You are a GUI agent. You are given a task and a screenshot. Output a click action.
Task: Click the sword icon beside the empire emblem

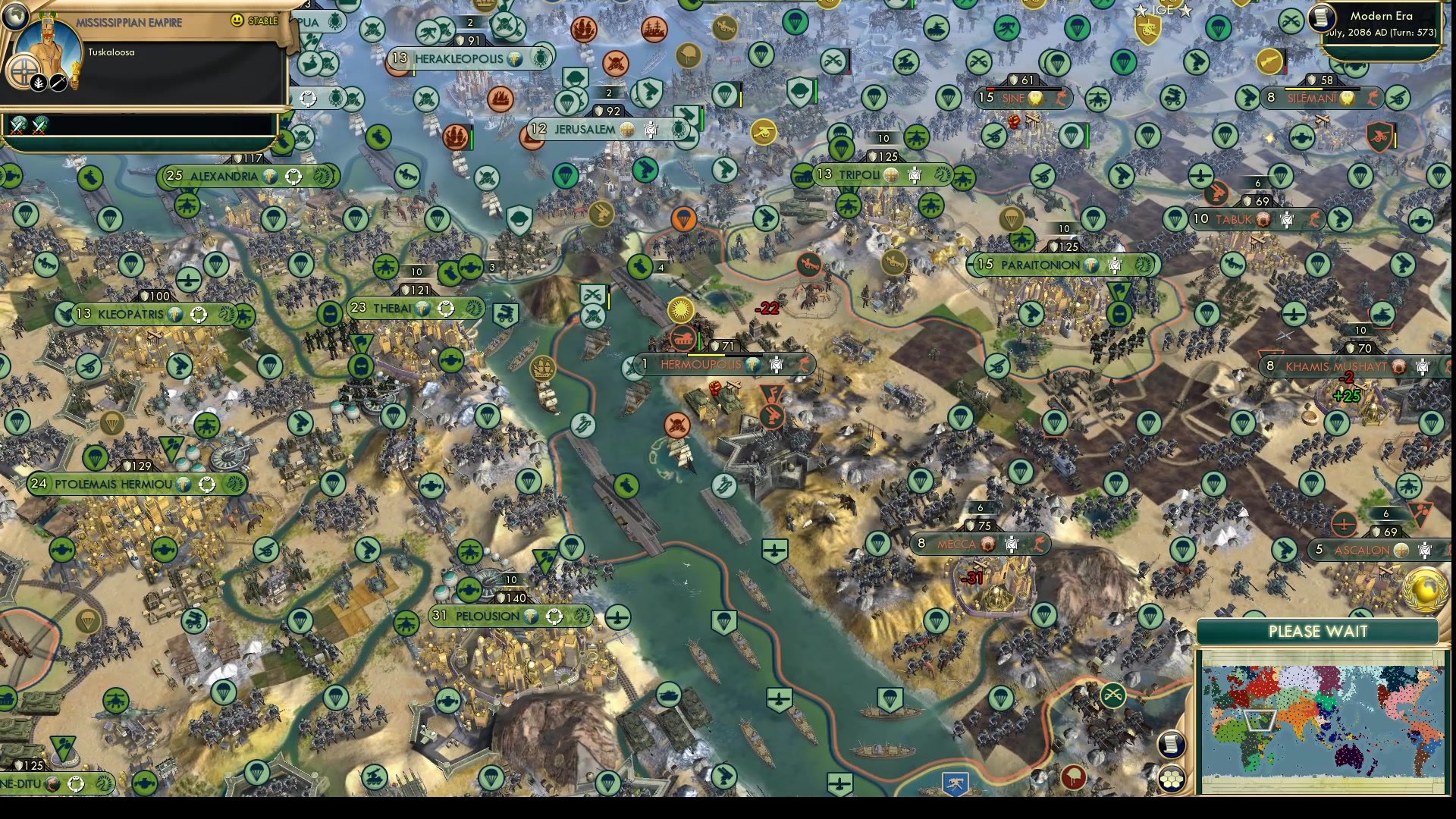point(58,83)
